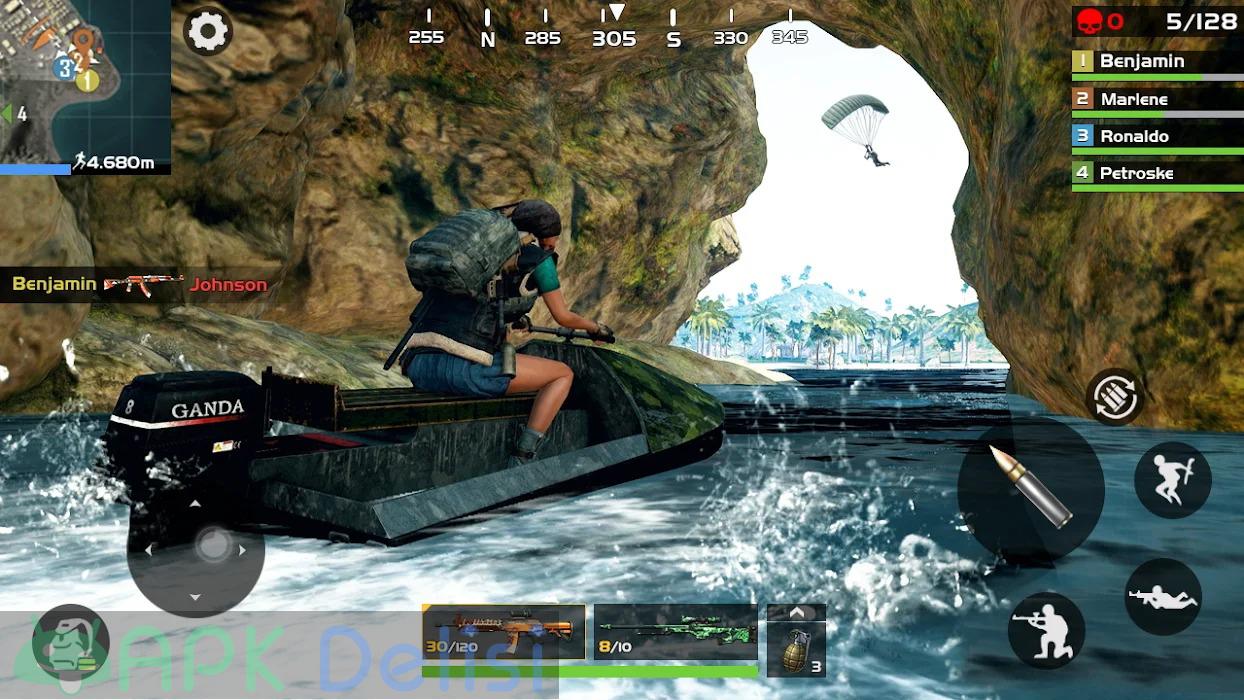The height and width of the screenshot is (700, 1244).
Task: Open the settings gear menu
Action: click(207, 31)
